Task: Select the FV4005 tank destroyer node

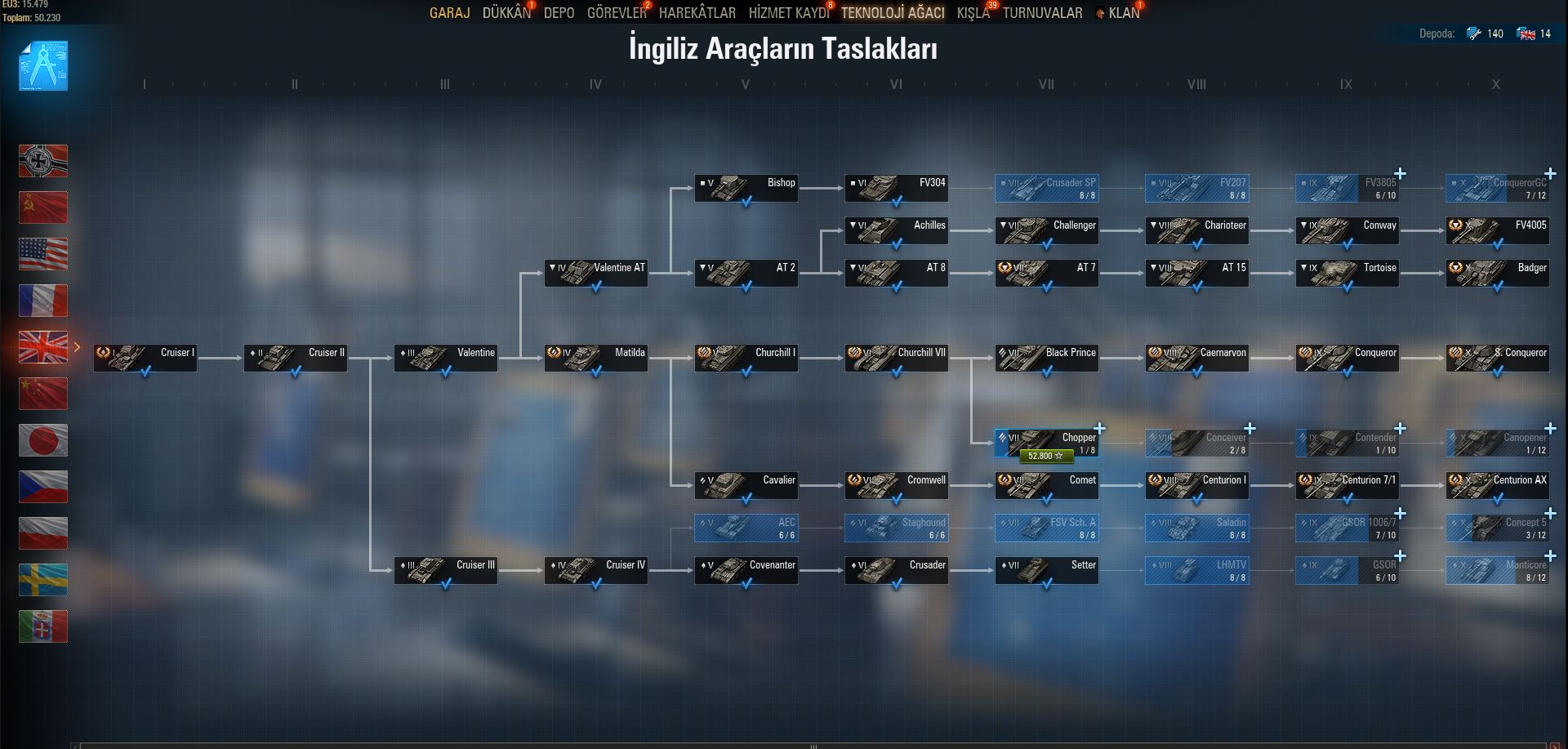Action: tap(1497, 231)
